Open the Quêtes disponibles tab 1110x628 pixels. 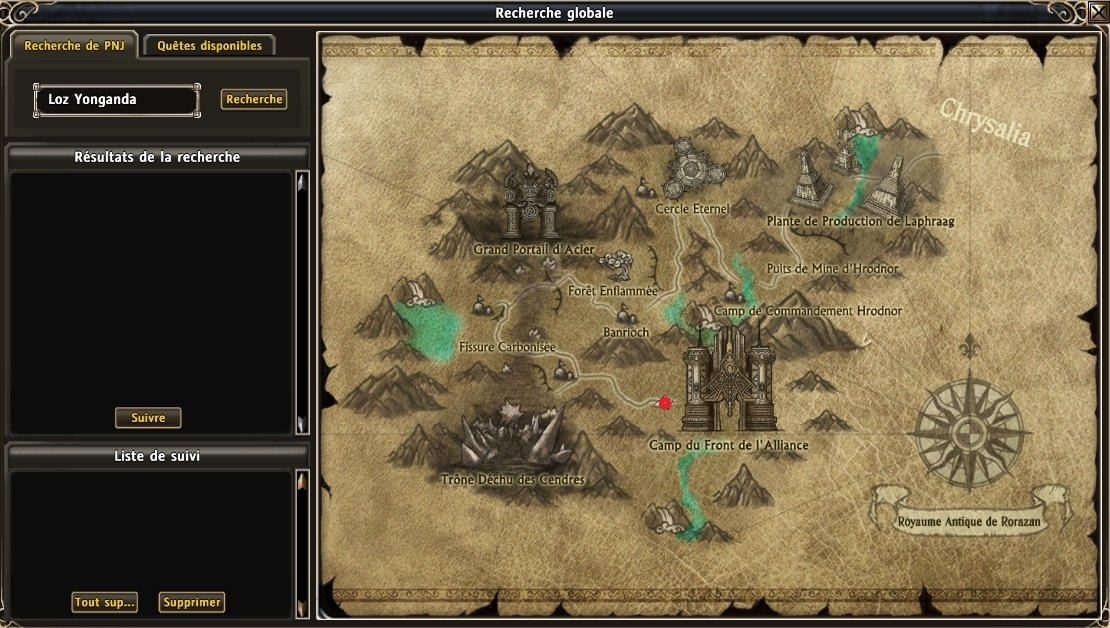209,46
